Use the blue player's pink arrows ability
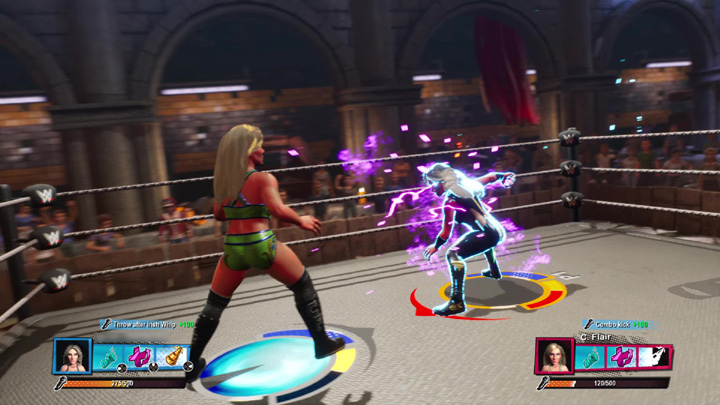 (140, 357)
